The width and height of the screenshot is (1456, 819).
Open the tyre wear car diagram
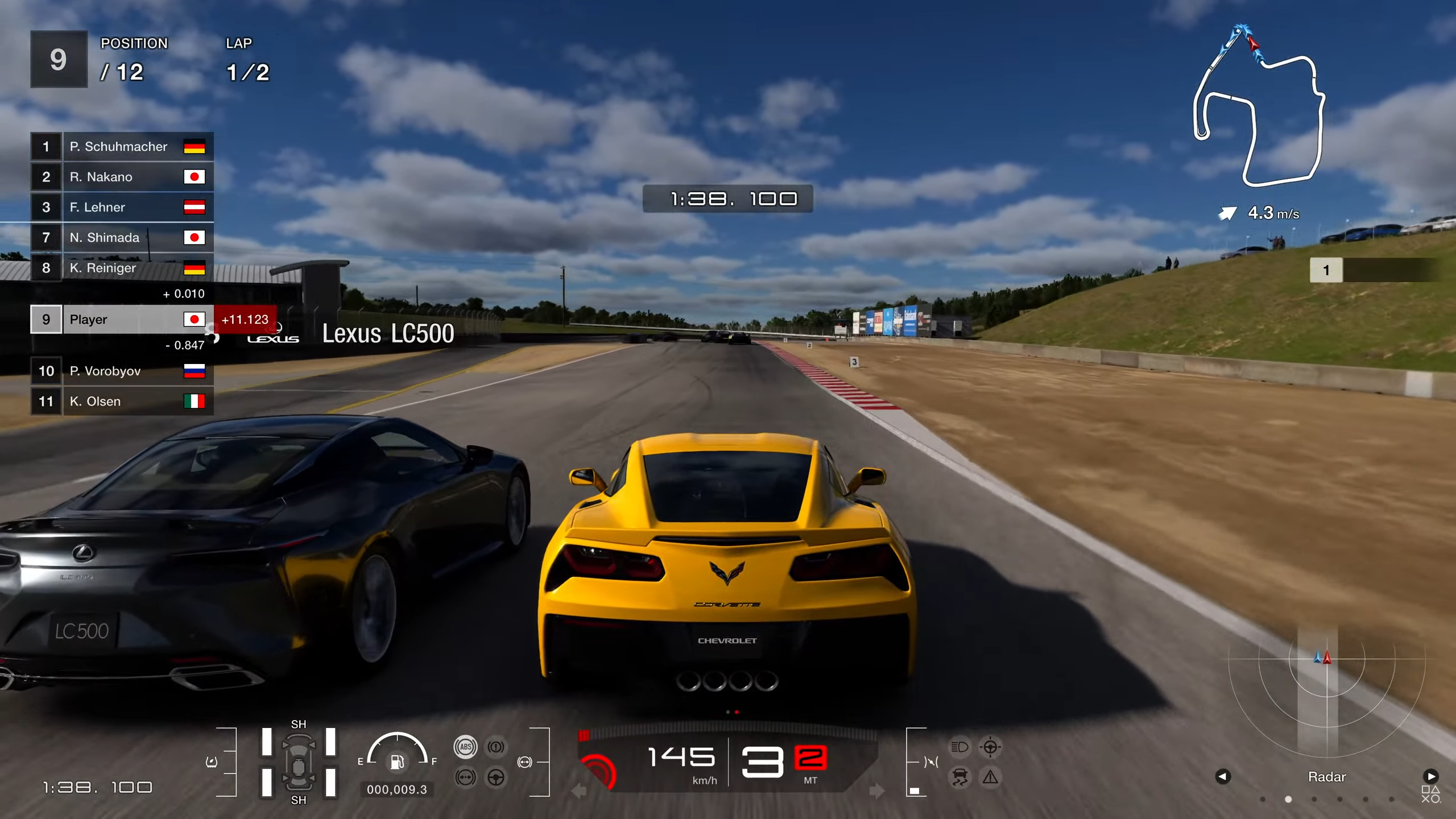(x=299, y=762)
